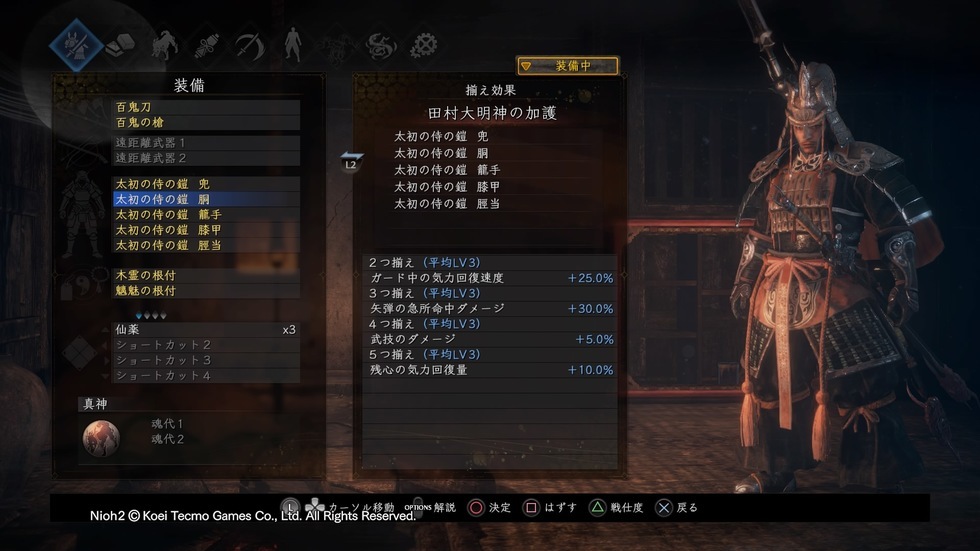Select 太初の侍の鎧 膝甲 slot
Screen dimensions: 980x551
click(x=206, y=229)
